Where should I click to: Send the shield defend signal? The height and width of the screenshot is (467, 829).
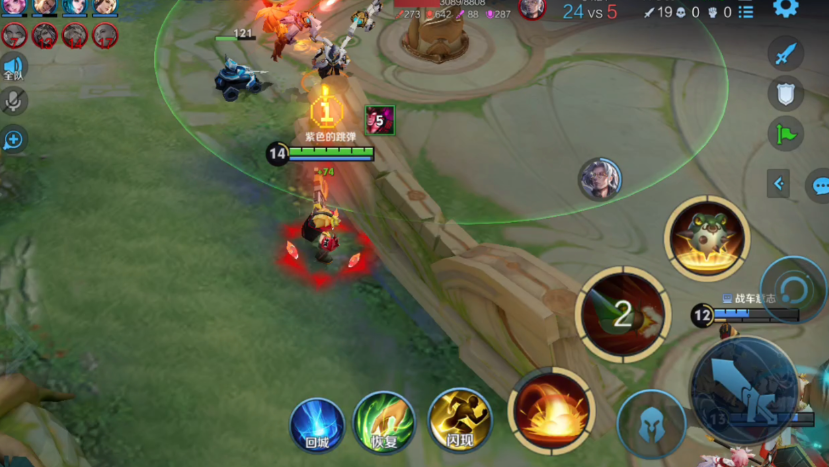click(786, 94)
